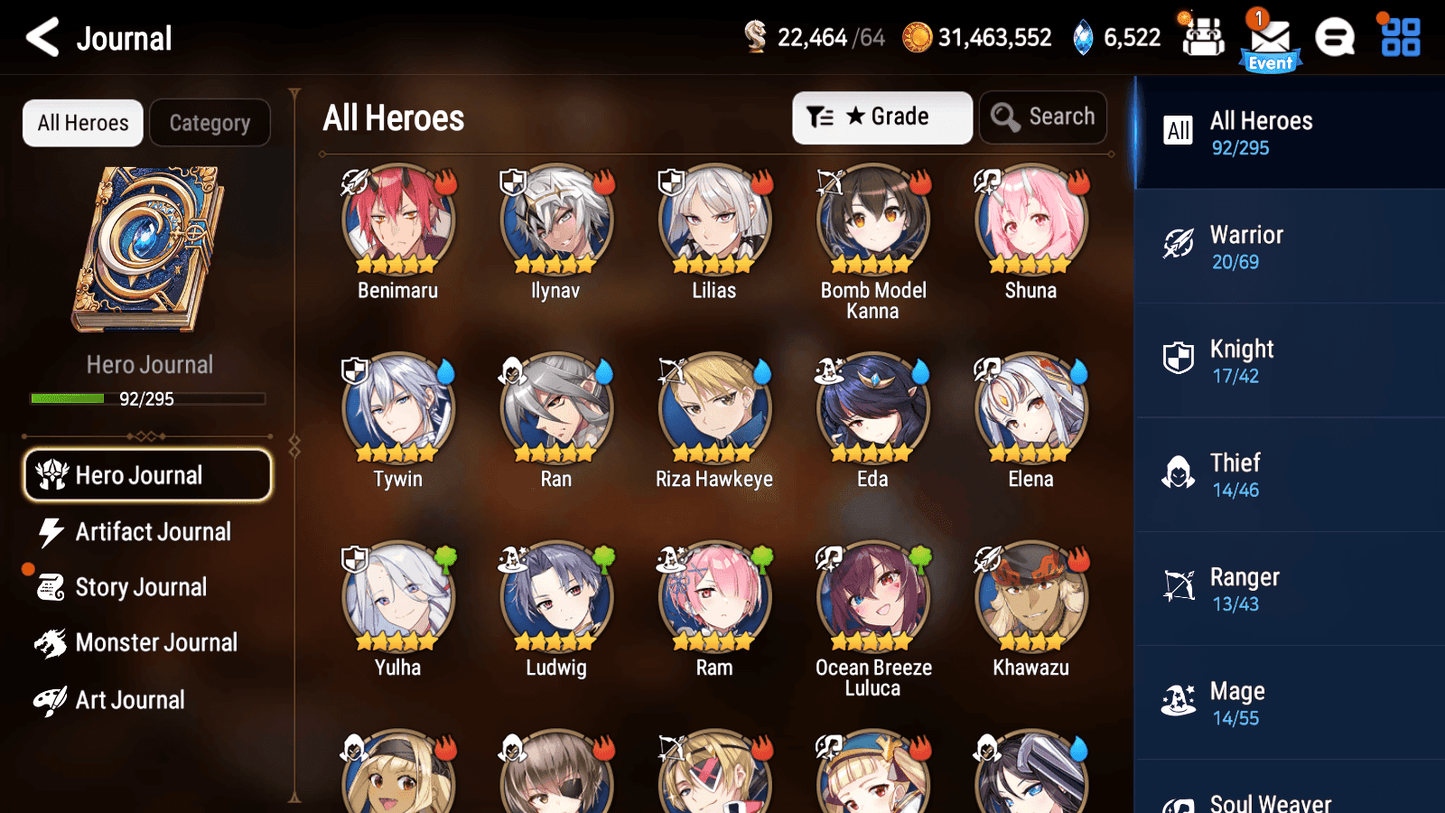Open the Monster Journal
The width and height of the screenshot is (1445, 813).
(x=157, y=643)
